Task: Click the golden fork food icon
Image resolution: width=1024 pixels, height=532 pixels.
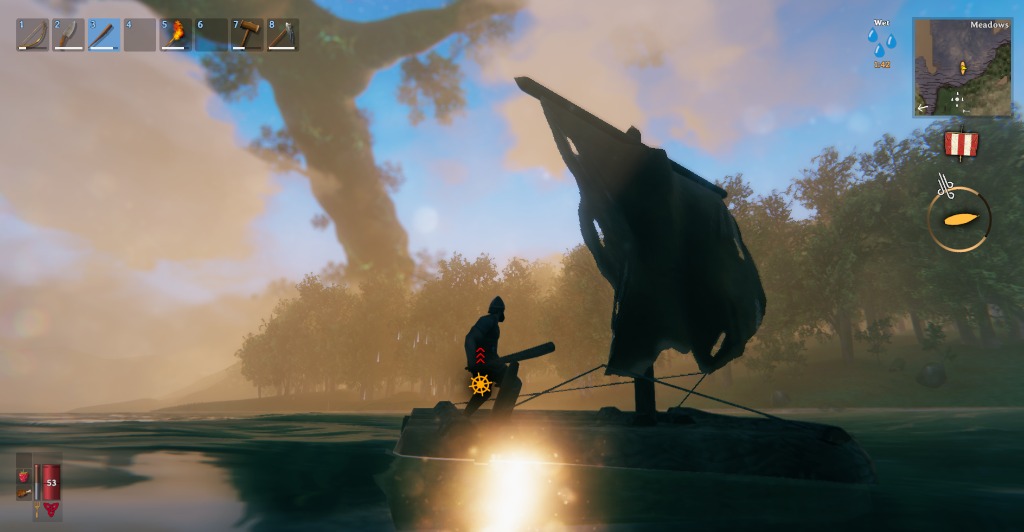Action: click(x=36, y=509)
